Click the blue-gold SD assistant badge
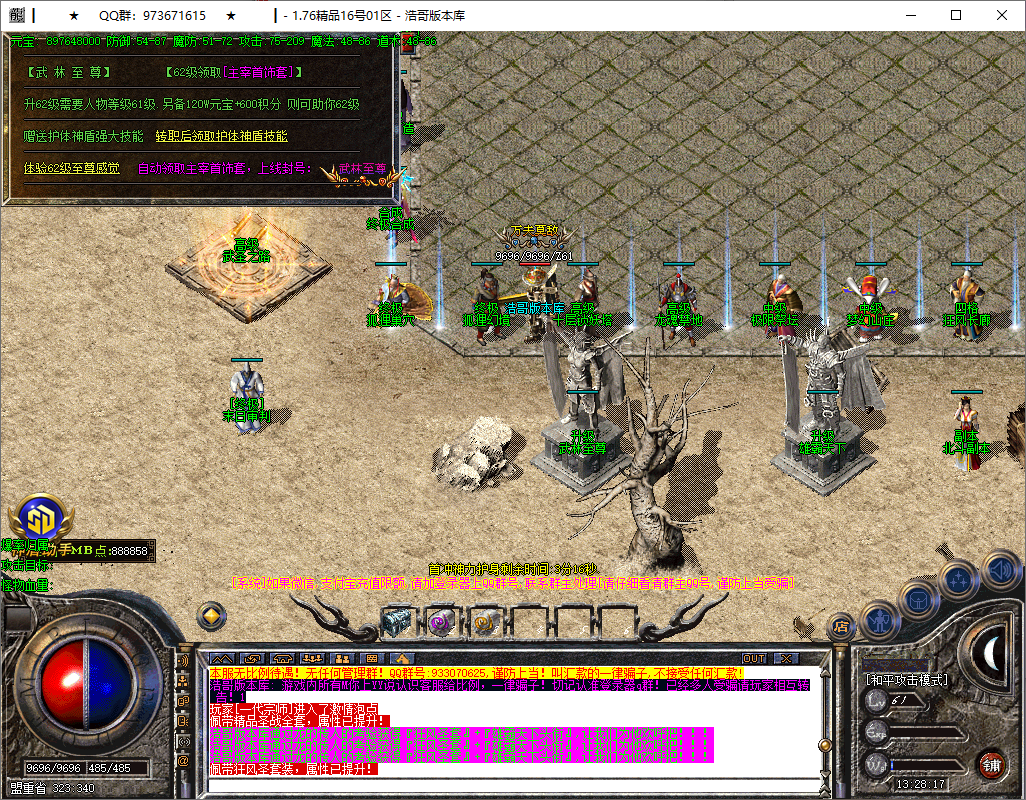 (x=39, y=518)
